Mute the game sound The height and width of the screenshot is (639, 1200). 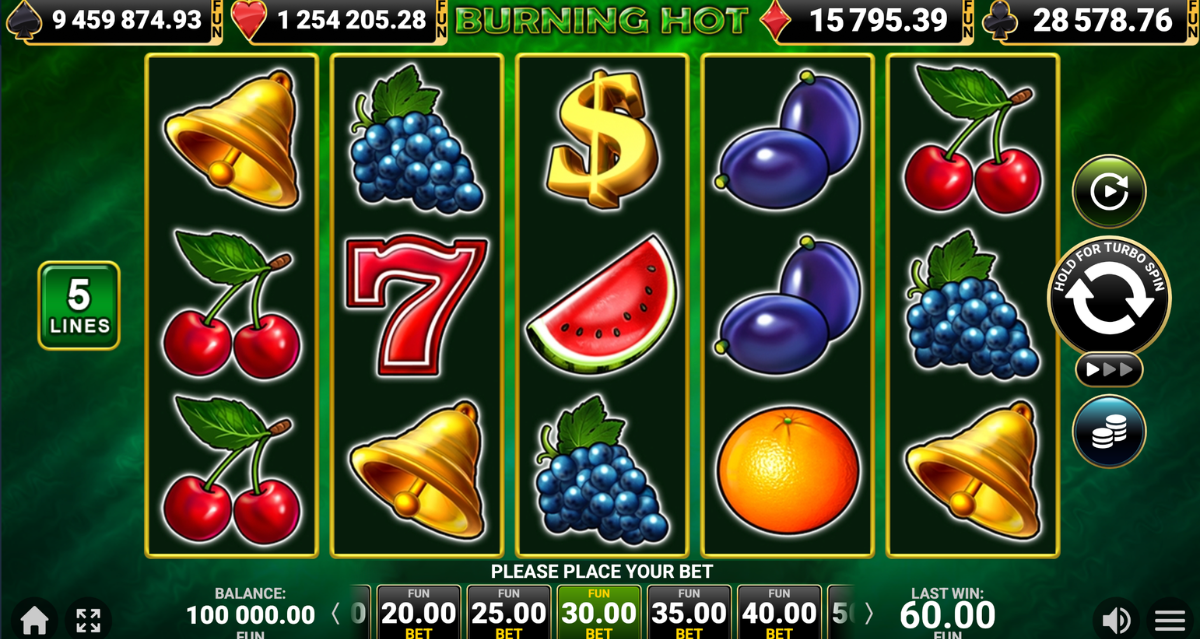point(1117,619)
